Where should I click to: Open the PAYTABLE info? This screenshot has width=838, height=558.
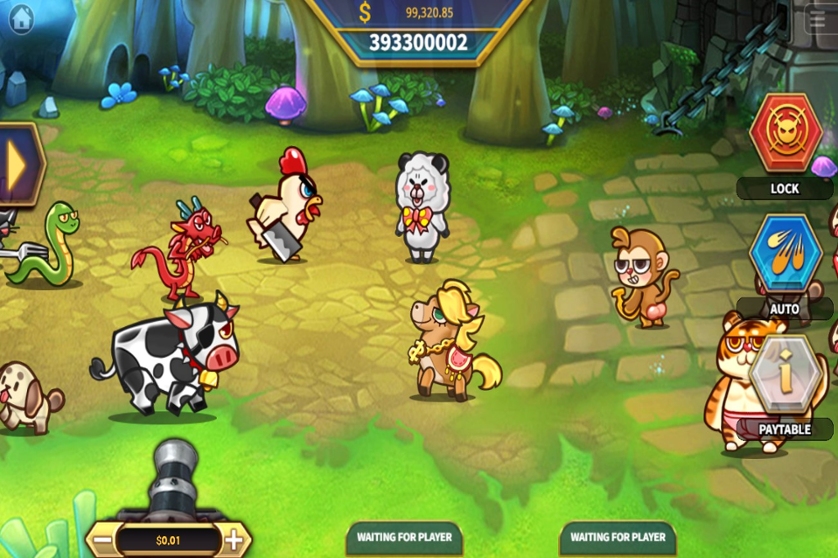tap(785, 376)
